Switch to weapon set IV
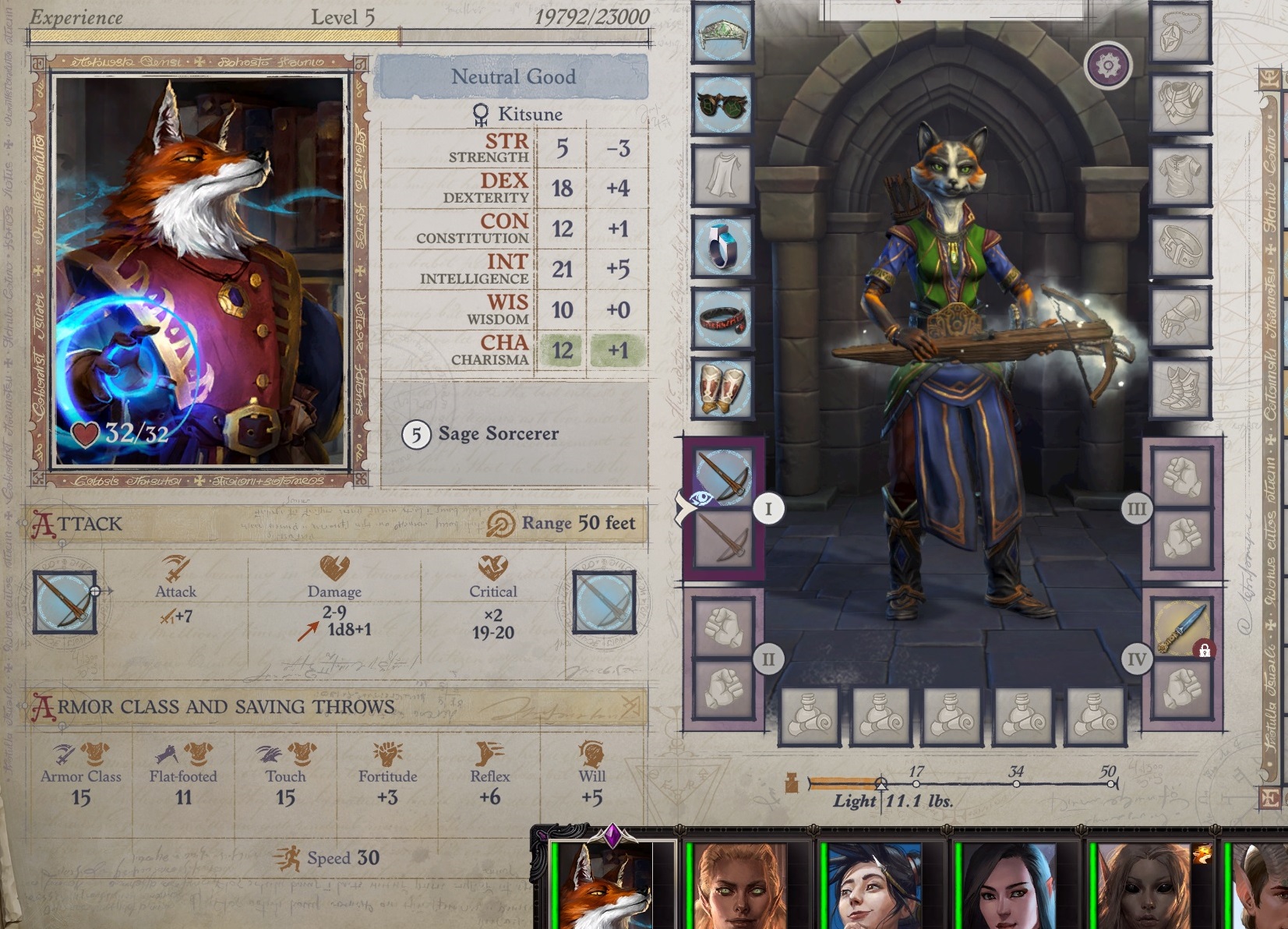 point(1137,659)
